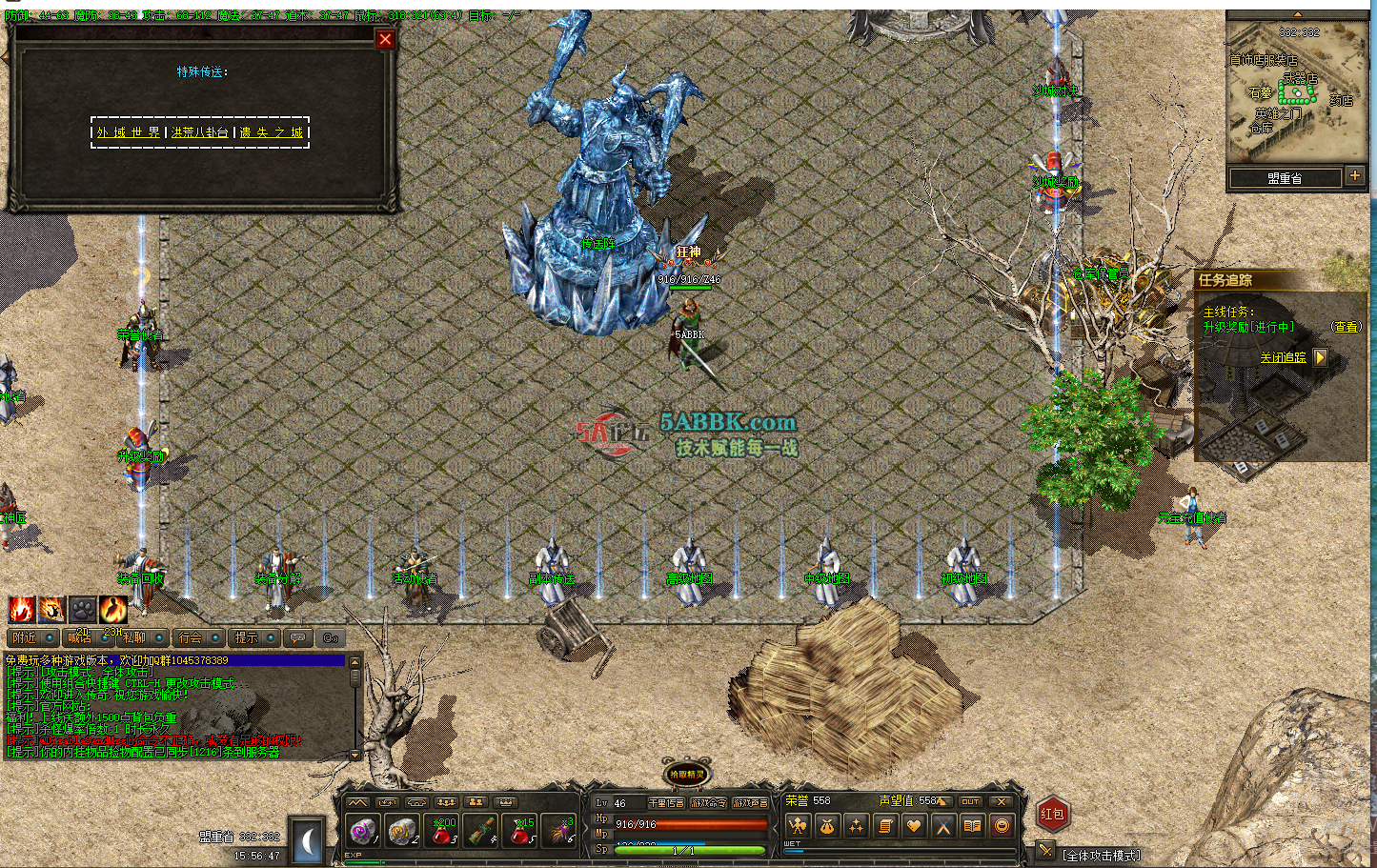Open the book icon beside the ring icon
The image size is (1377, 868).
pyautogui.click(x=970, y=824)
